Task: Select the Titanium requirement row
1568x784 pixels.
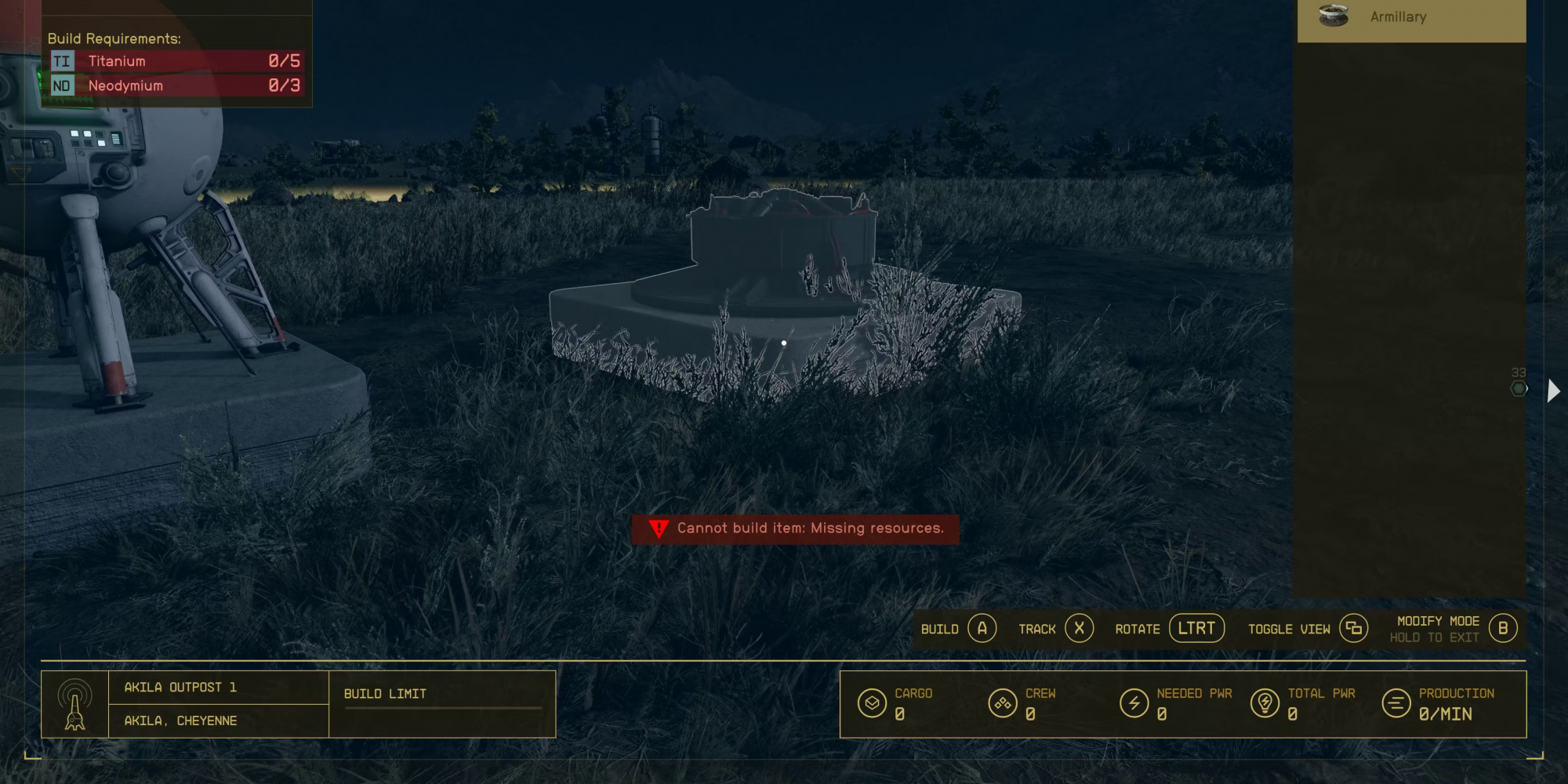Action: pos(176,61)
